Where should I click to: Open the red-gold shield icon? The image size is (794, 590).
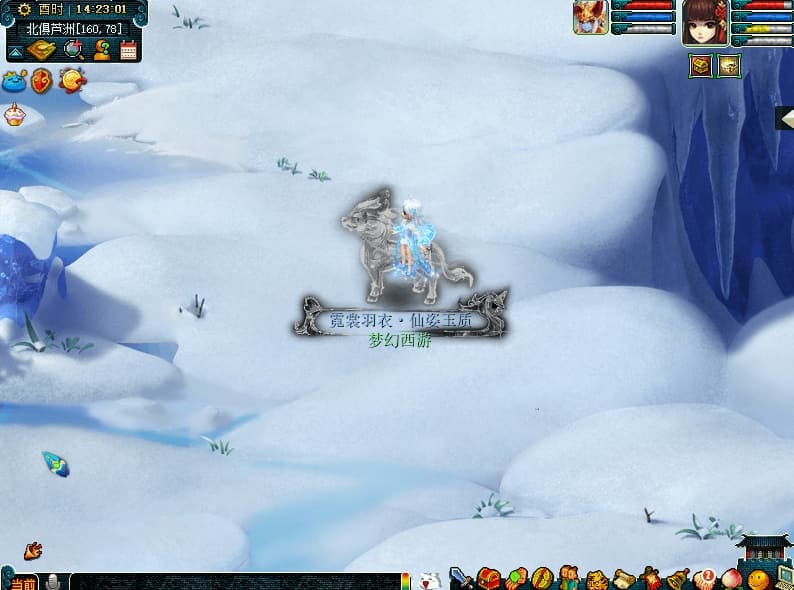point(42,81)
